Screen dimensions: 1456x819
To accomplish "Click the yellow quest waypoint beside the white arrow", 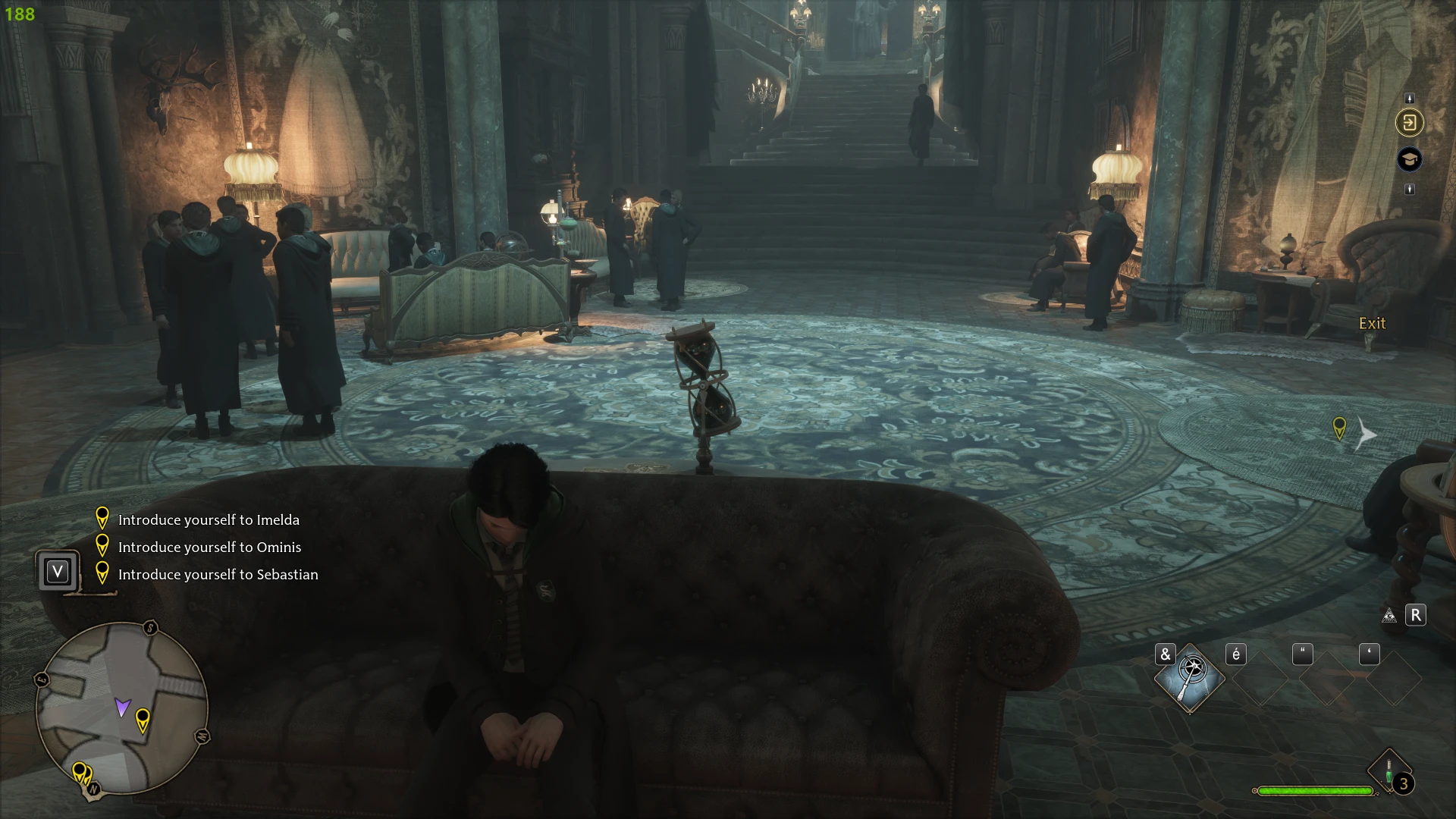I will tap(1339, 428).
